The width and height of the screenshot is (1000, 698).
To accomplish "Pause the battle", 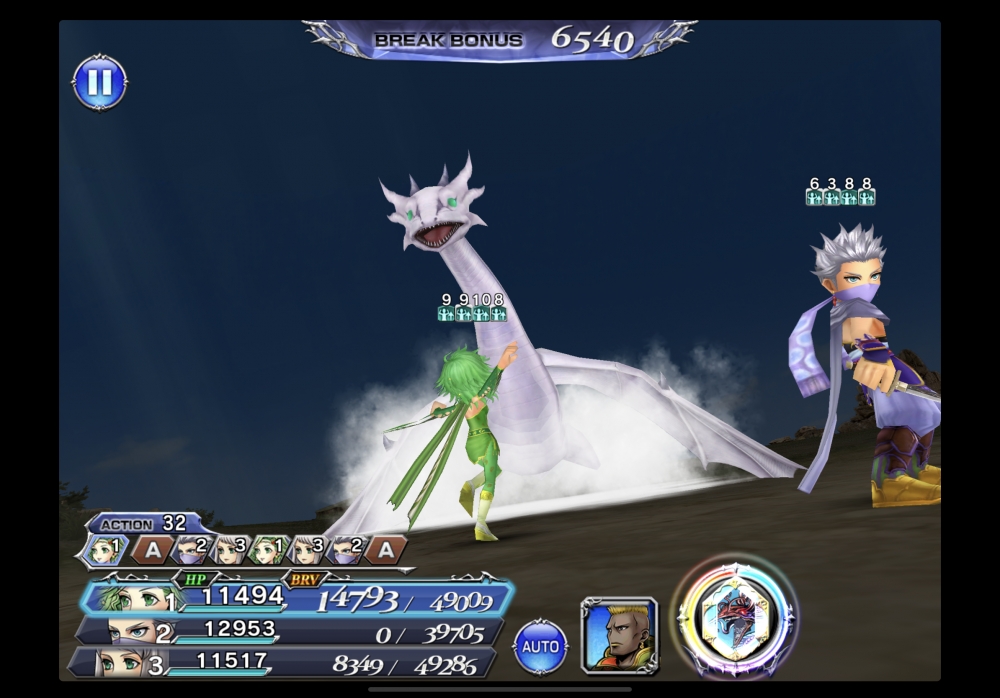I will pyautogui.click(x=100, y=83).
